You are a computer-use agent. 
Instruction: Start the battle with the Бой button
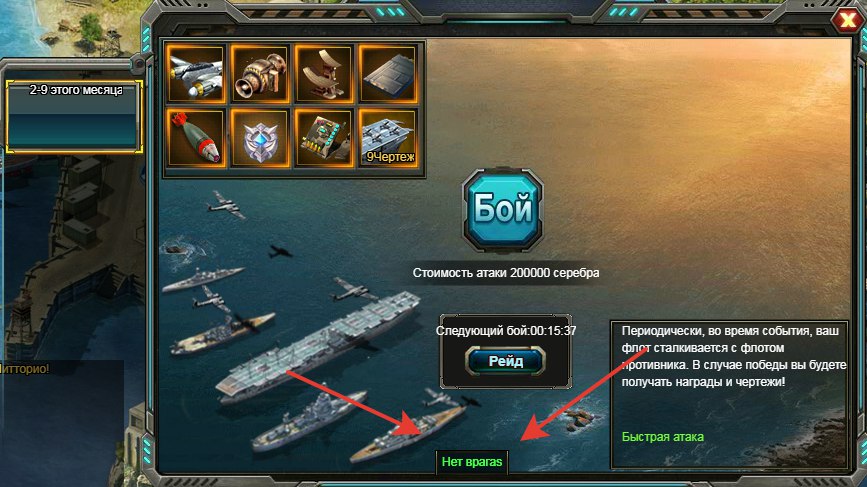point(504,211)
